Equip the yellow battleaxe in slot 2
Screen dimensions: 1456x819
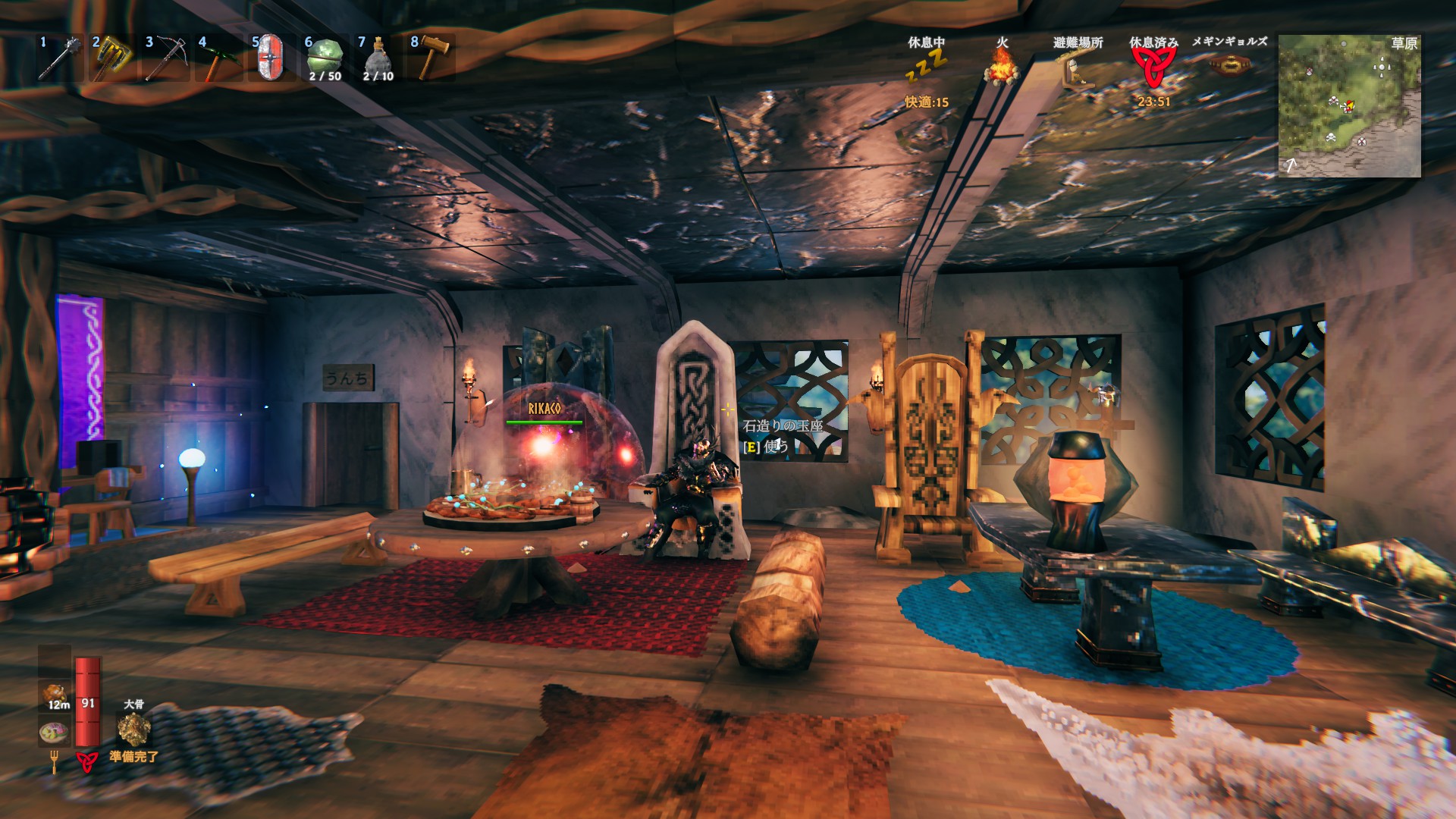[x=111, y=58]
